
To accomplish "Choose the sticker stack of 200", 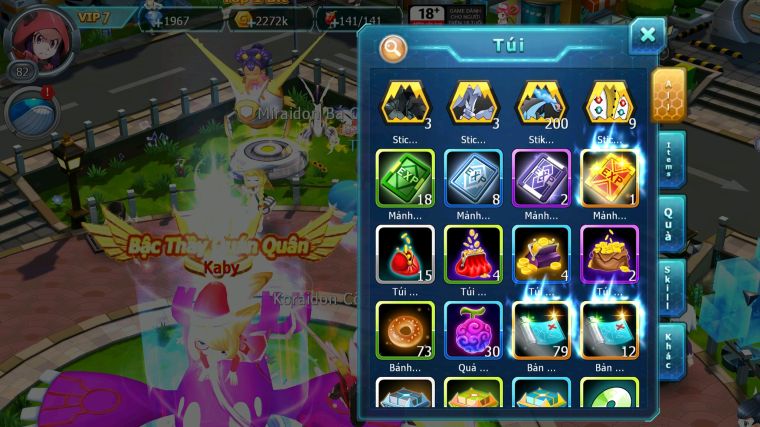I will tap(541, 103).
